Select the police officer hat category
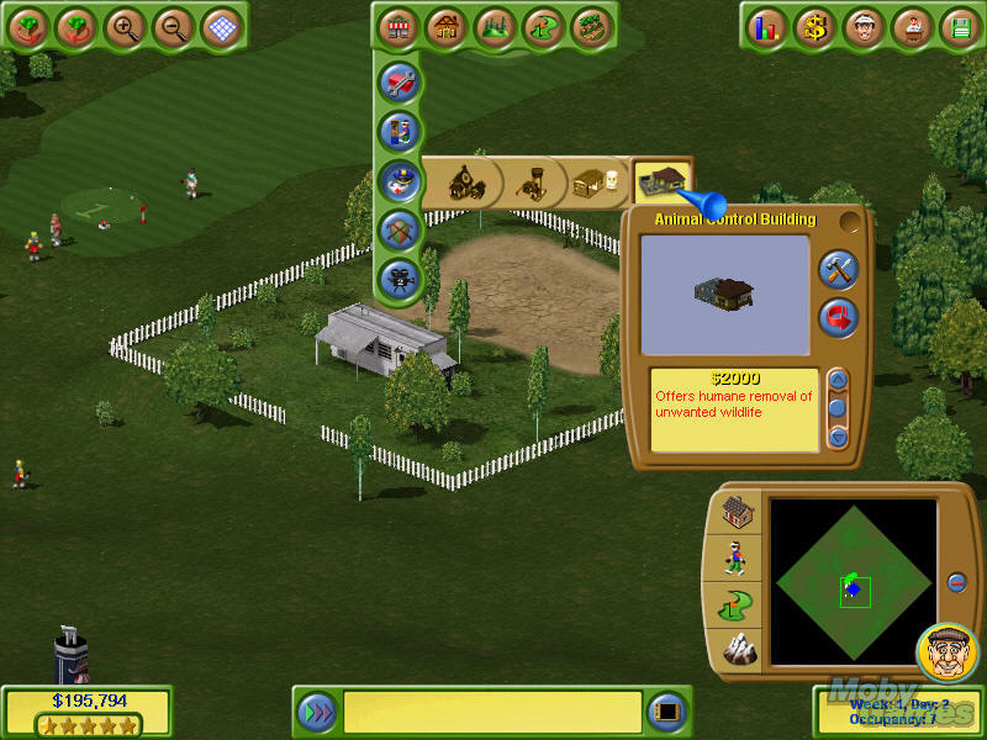Viewport: 987px width, 740px height. coord(400,180)
